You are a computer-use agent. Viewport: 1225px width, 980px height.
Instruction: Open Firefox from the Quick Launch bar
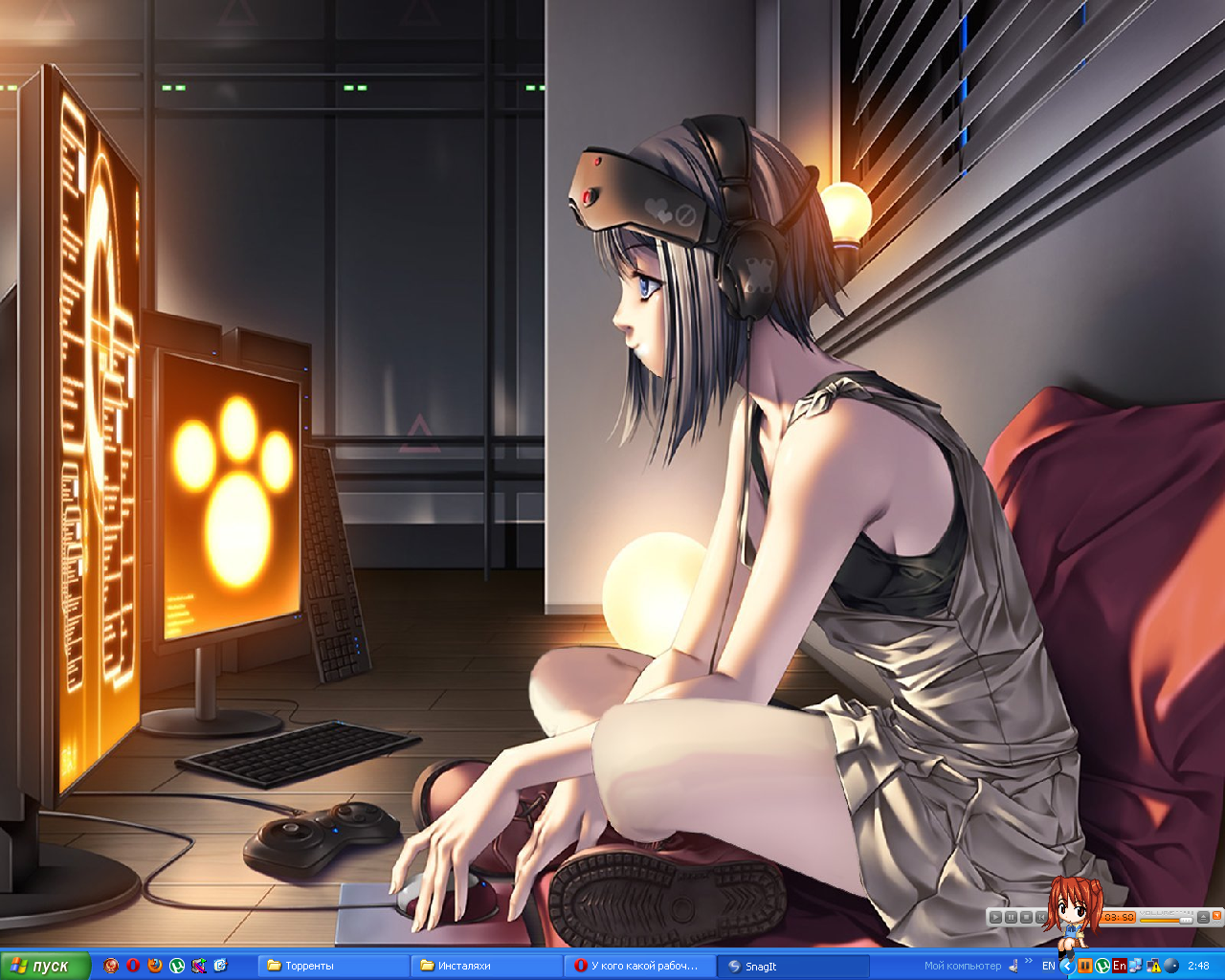click(154, 966)
